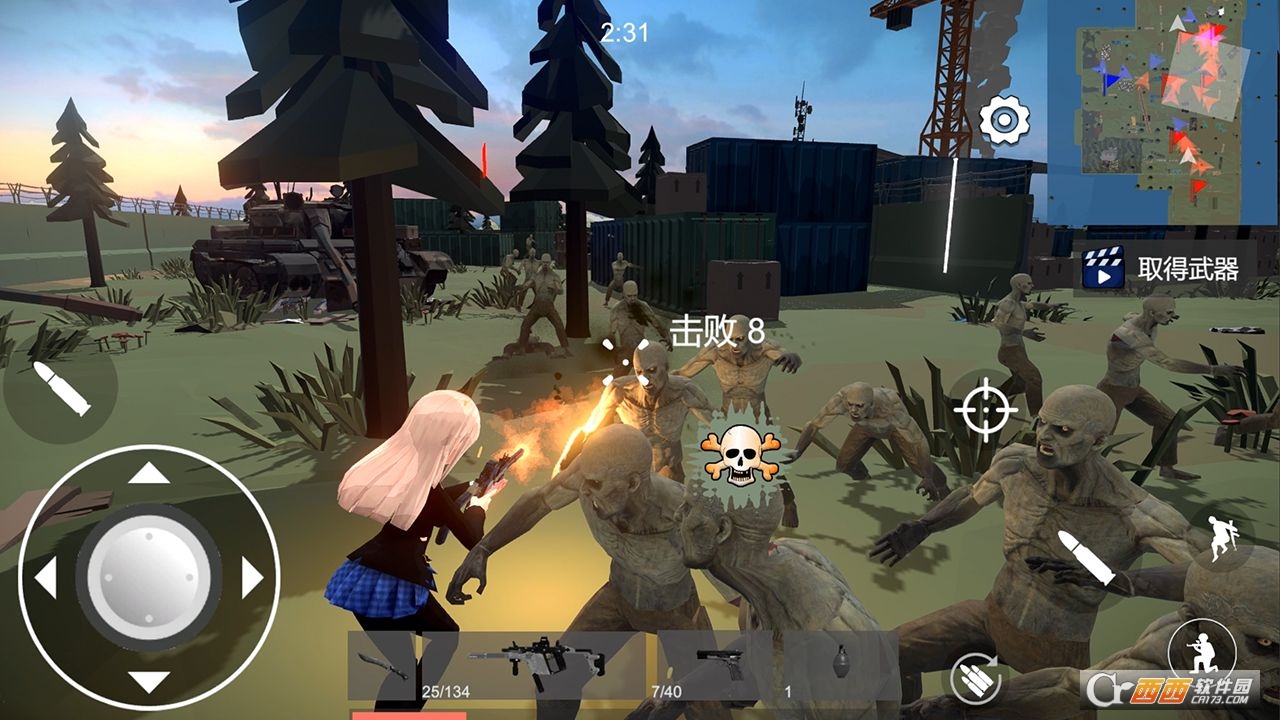Image resolution: width=1280 pixels, height=720 pixels.
Task: Activate the jumping soldier icon
Action: tap(1218, 539)
